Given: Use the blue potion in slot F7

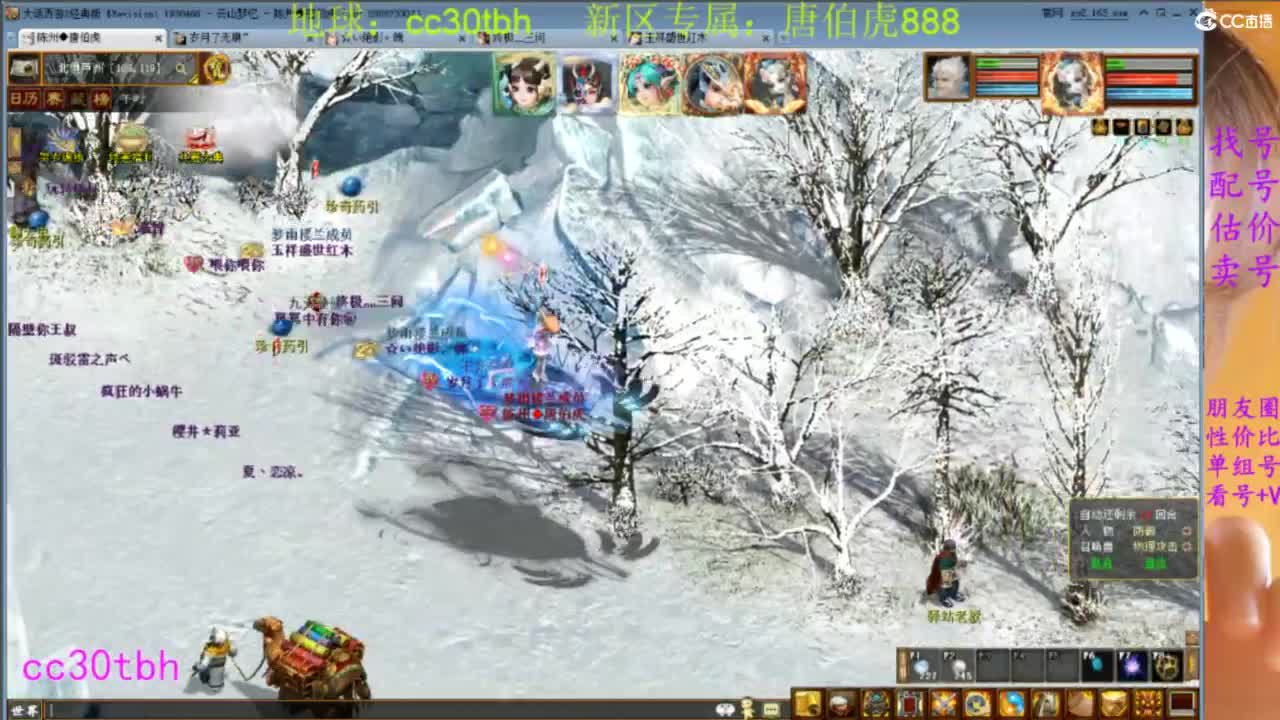Looking at the screenshot, I should coord(1131,667).
